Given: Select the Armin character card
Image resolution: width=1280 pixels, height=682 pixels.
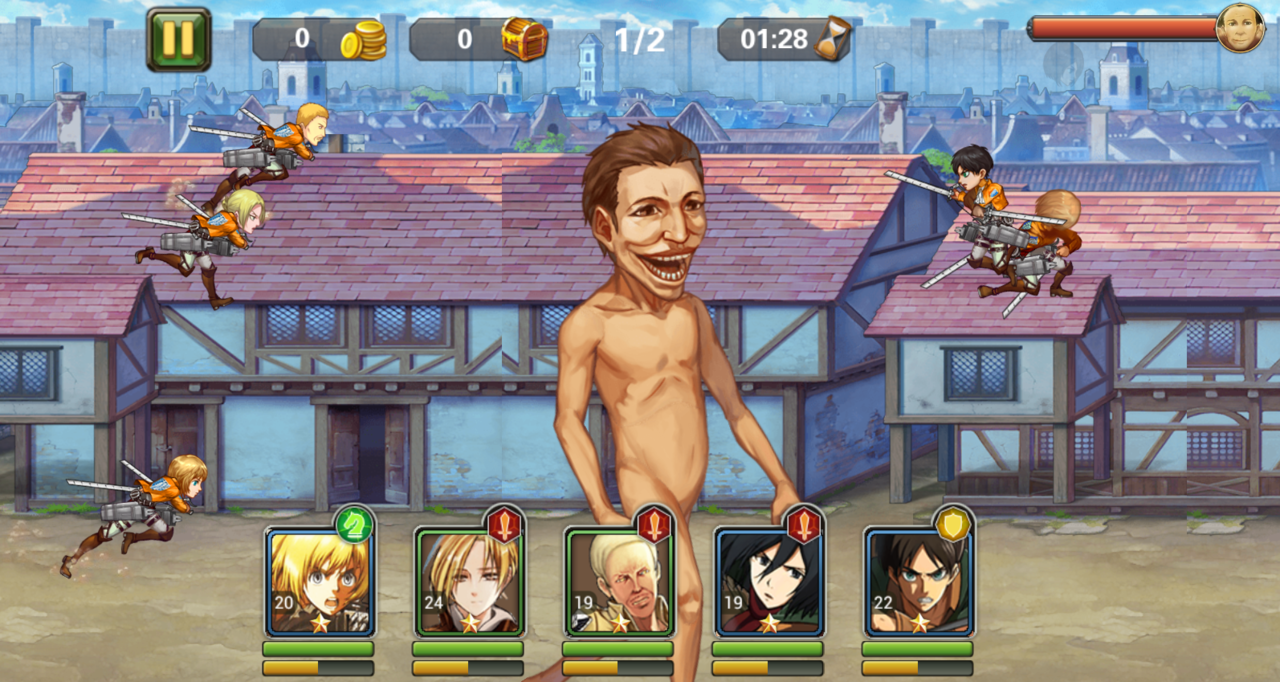Looking at the screenshot, I should point(320,582).
